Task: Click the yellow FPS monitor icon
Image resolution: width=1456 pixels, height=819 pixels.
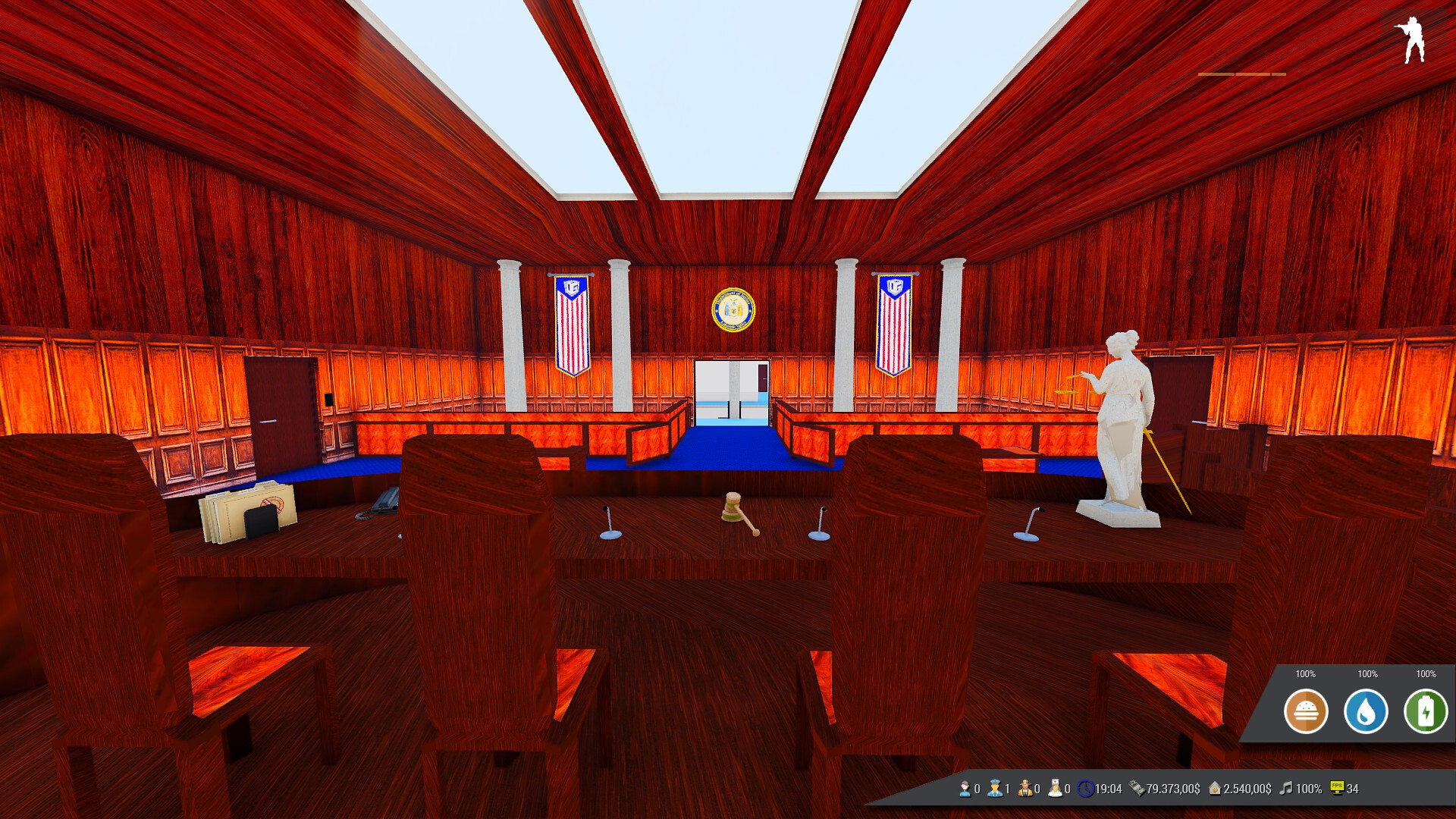Action: [1337, 789]
